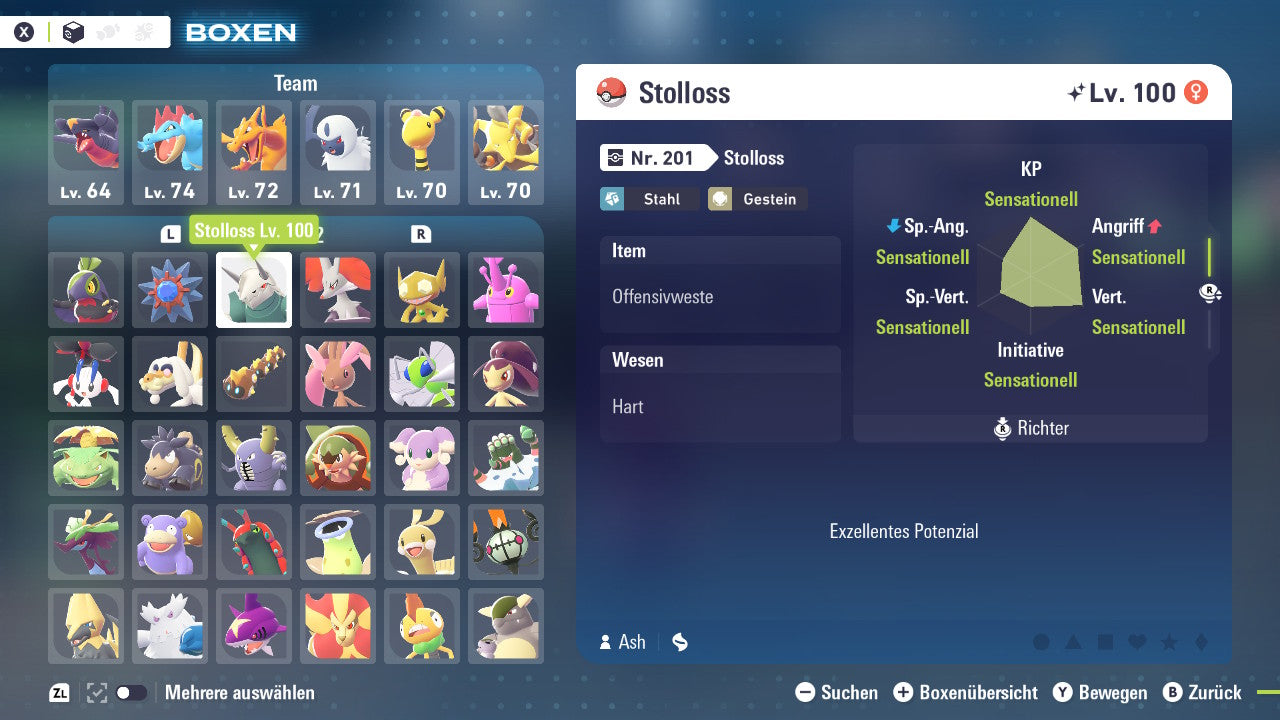This screenshot has height=720, width=1280.
Task: Switch to the next box with the R tab
Action: tap(421, 232)
